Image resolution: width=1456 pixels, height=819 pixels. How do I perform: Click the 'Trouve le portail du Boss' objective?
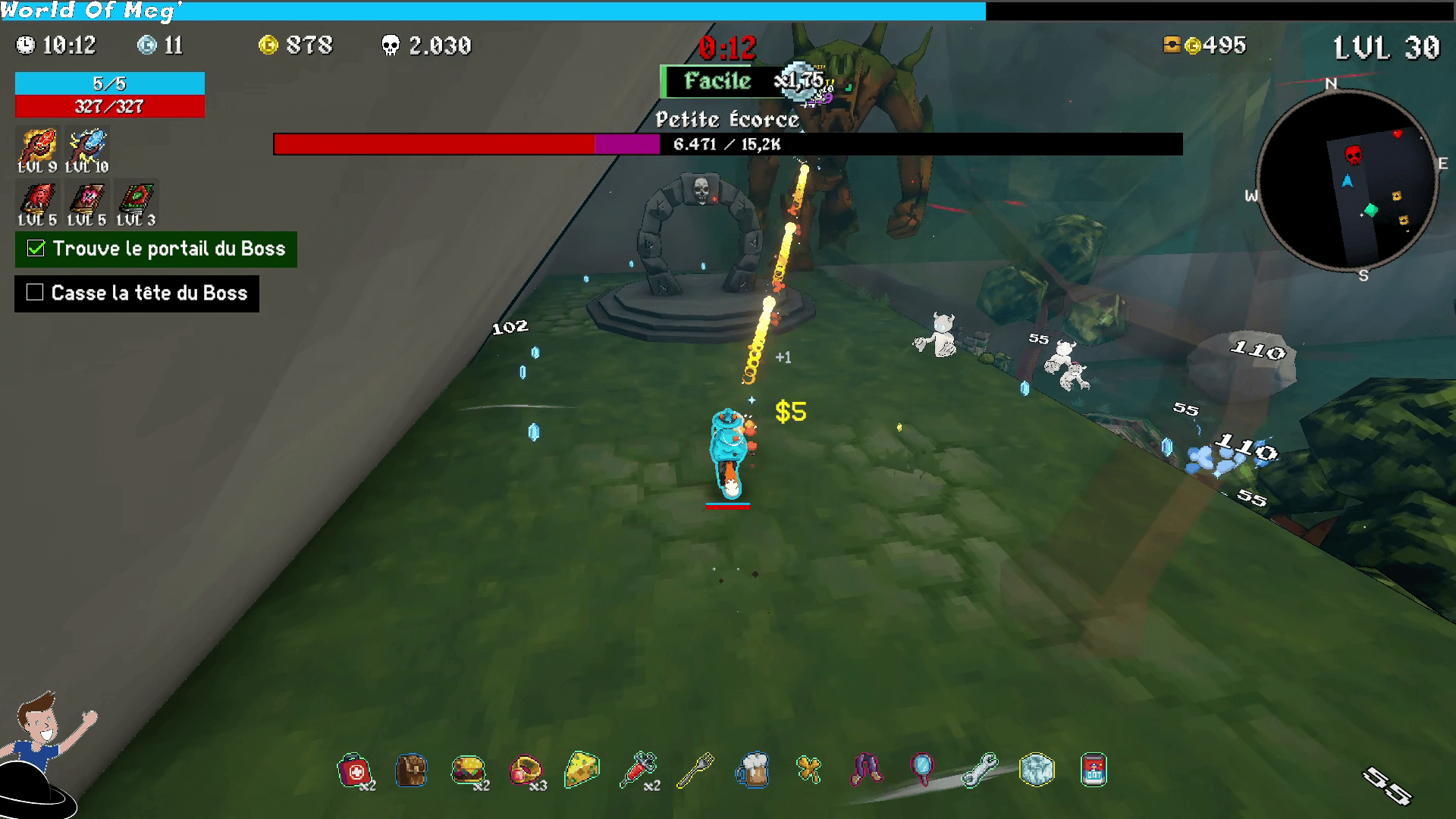click(x=156, y=249)
